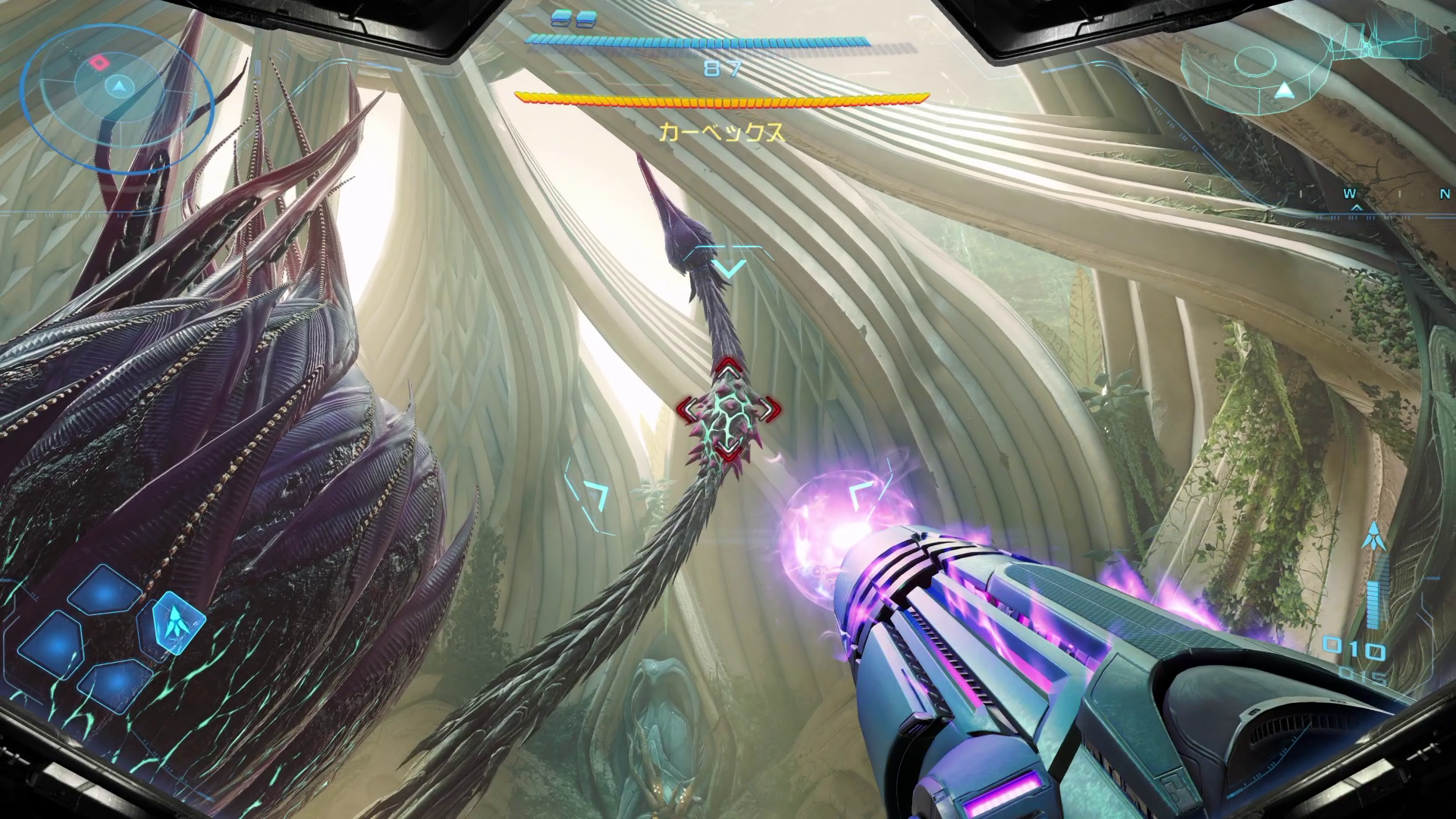Image resolution: width=1456 pixels, height=819 pixels.
Task: Select the red enemy blip on radar
Action: tap(99, 61)
